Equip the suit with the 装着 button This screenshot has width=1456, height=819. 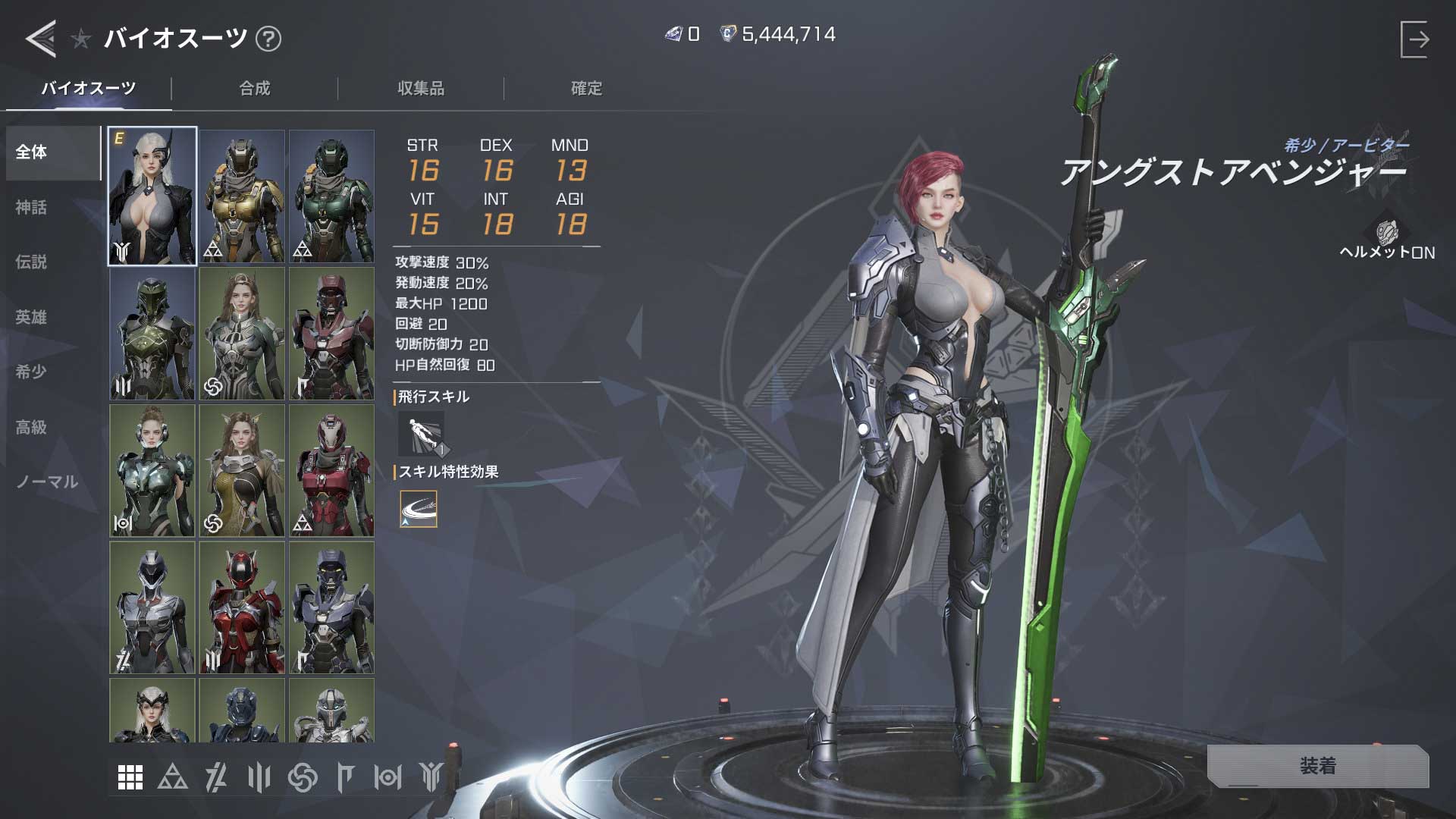pos(1317,766)
